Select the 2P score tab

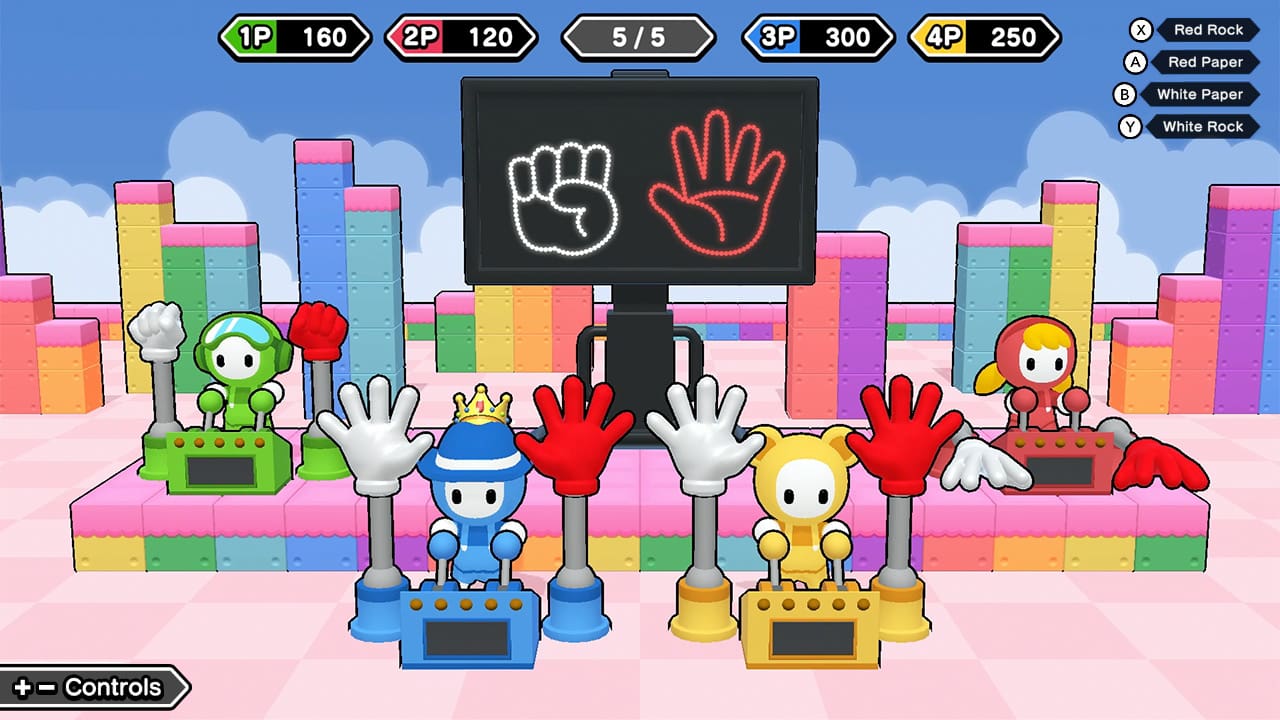click(x=463, y=38)
